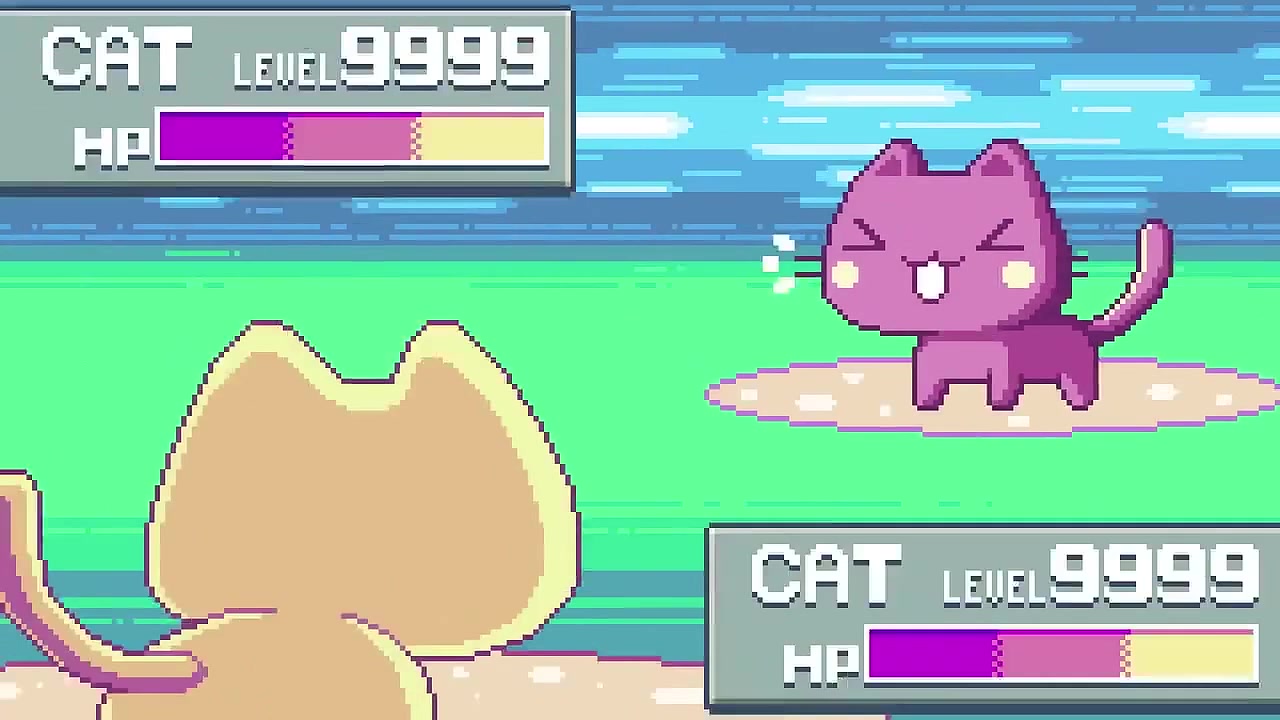This screenshot has width=1280, height=720.
Task: Select the CAT name in the top-left panel
Action: click(x=115, y=55)
